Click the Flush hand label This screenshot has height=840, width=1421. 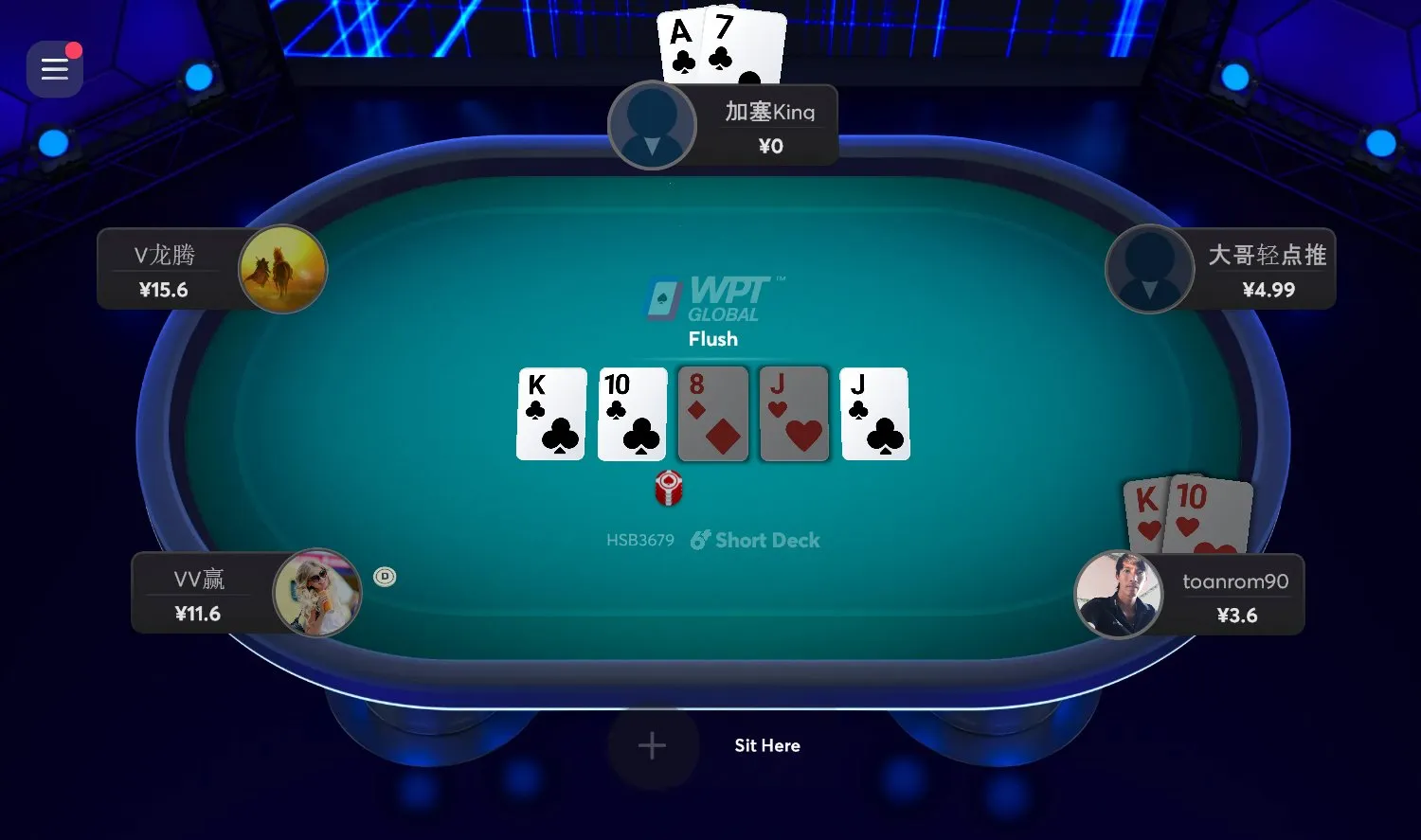(712, 339)
